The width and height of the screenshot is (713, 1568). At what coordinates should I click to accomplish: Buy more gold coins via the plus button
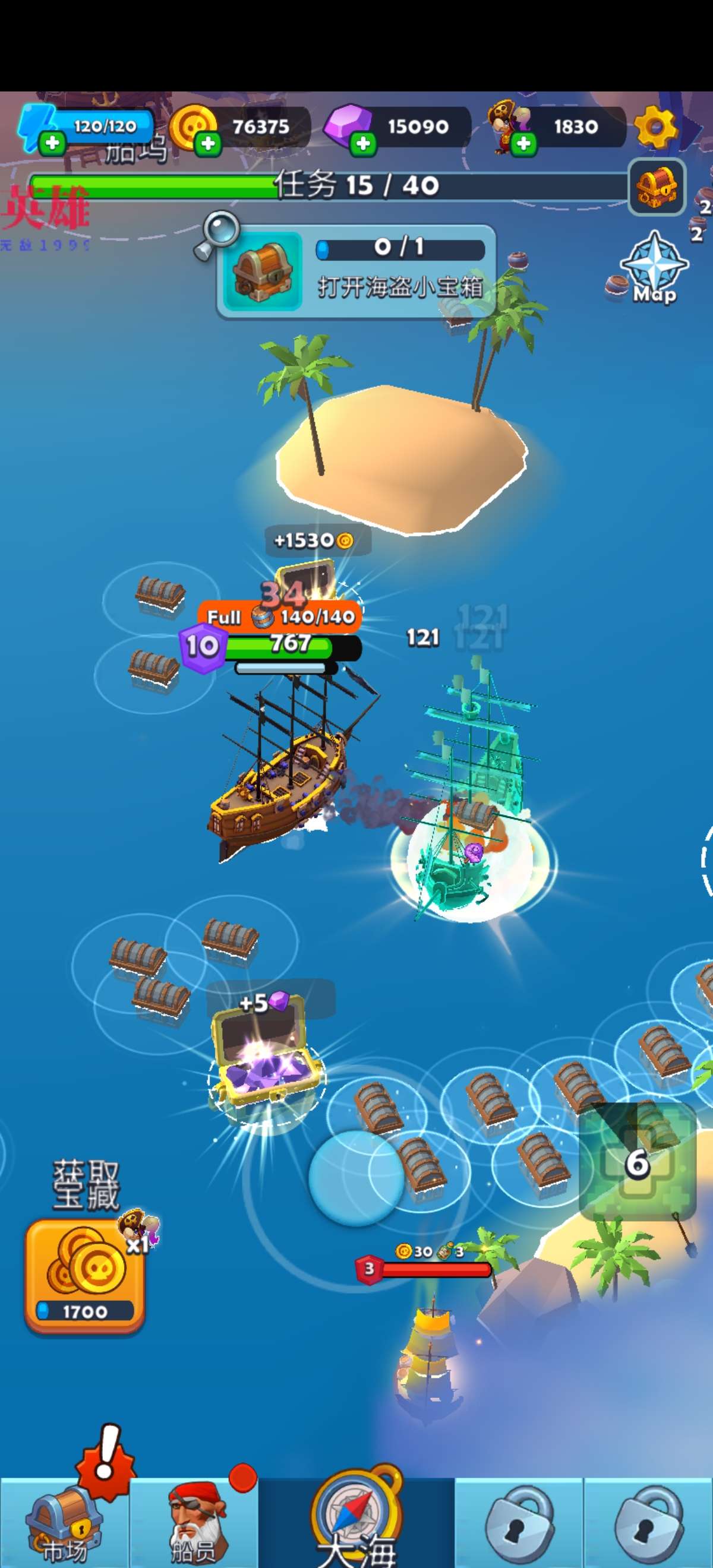tap(207, 144)
